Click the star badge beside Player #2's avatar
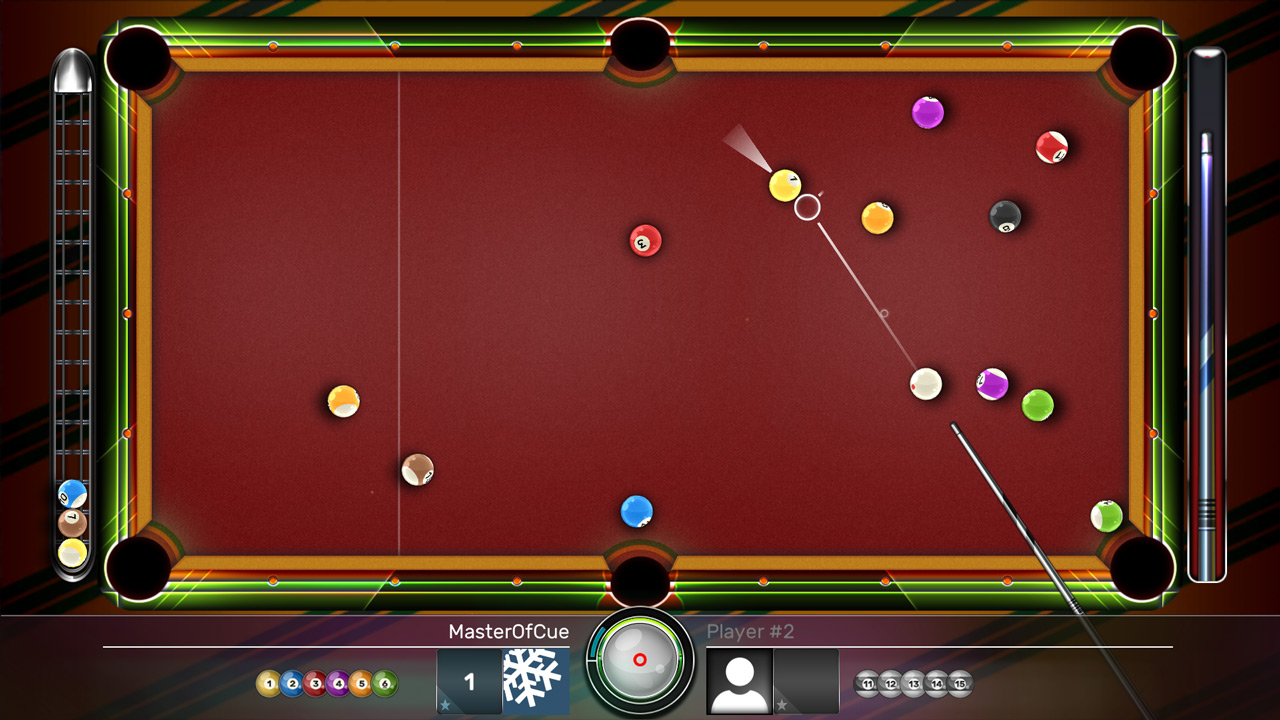Viewport: 1280px width, 720px height. (x=782, y=704)
